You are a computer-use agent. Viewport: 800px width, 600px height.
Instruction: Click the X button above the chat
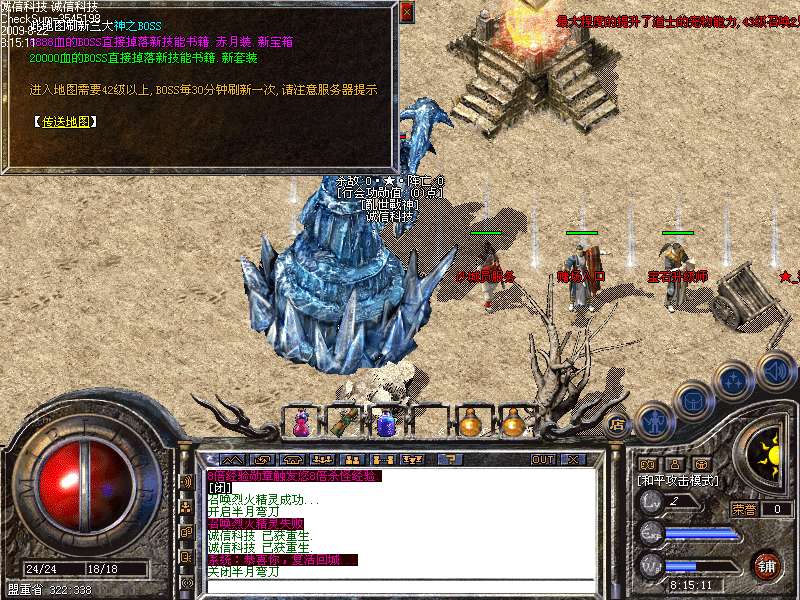(x=573, y=459)
